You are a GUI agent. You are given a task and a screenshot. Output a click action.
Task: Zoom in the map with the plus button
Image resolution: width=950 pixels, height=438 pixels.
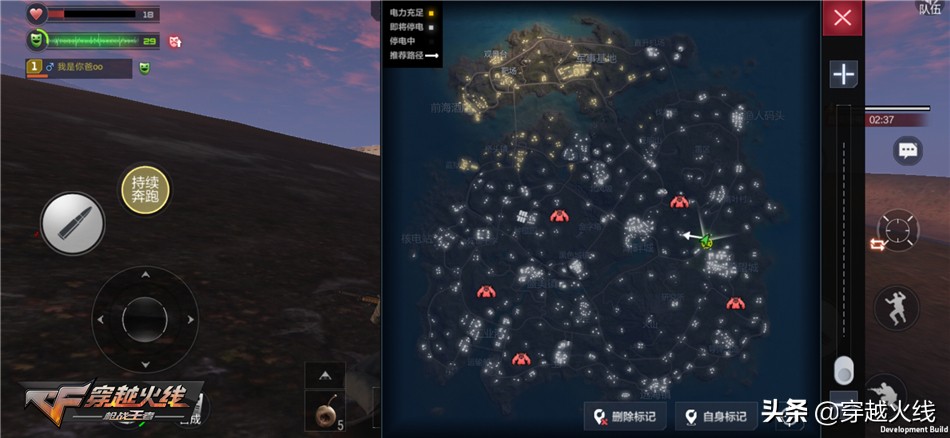(843, 74)
